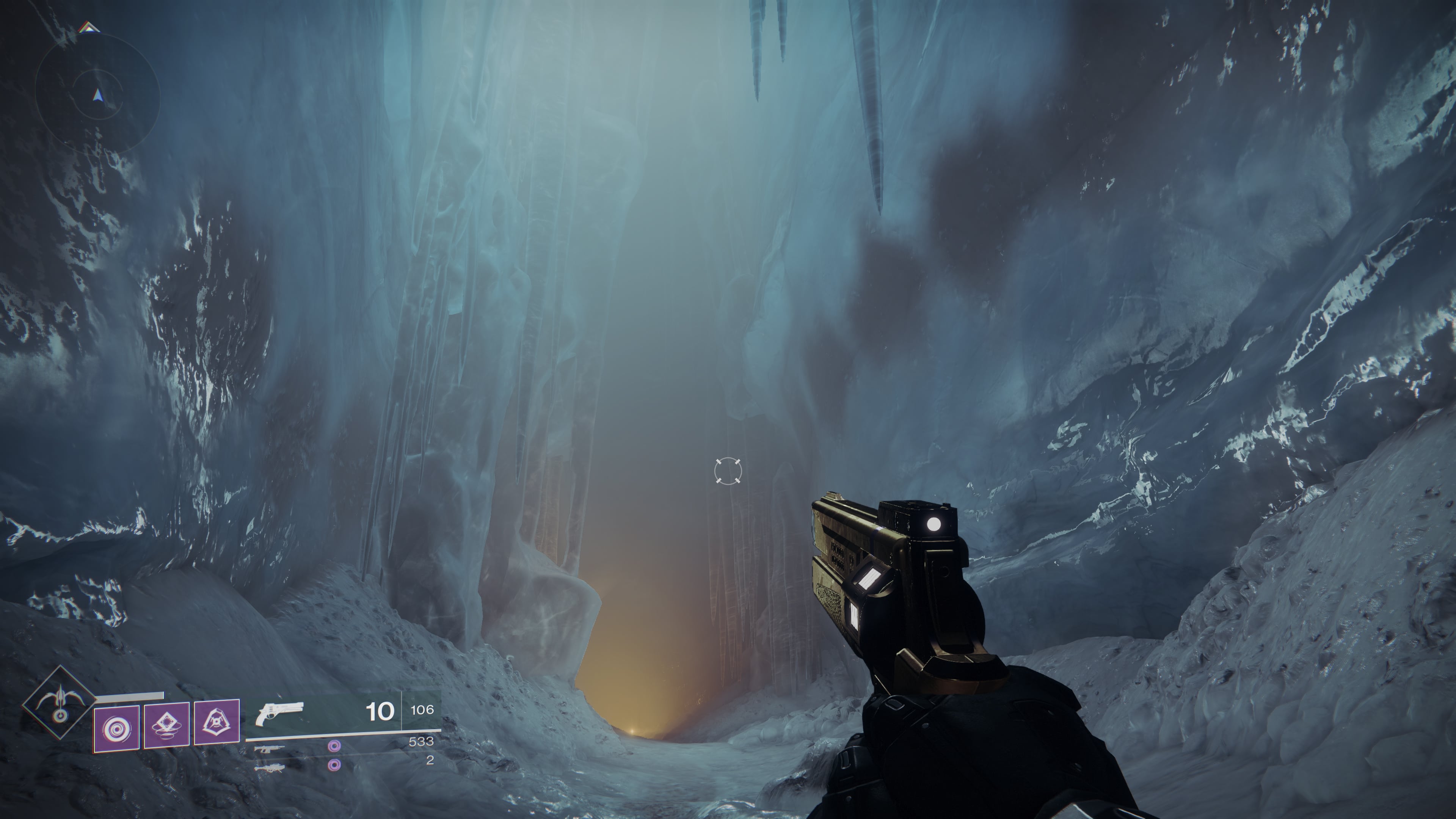Switch to the auto rifle weapon row
1456x819 pixels.
click(269, 748)
